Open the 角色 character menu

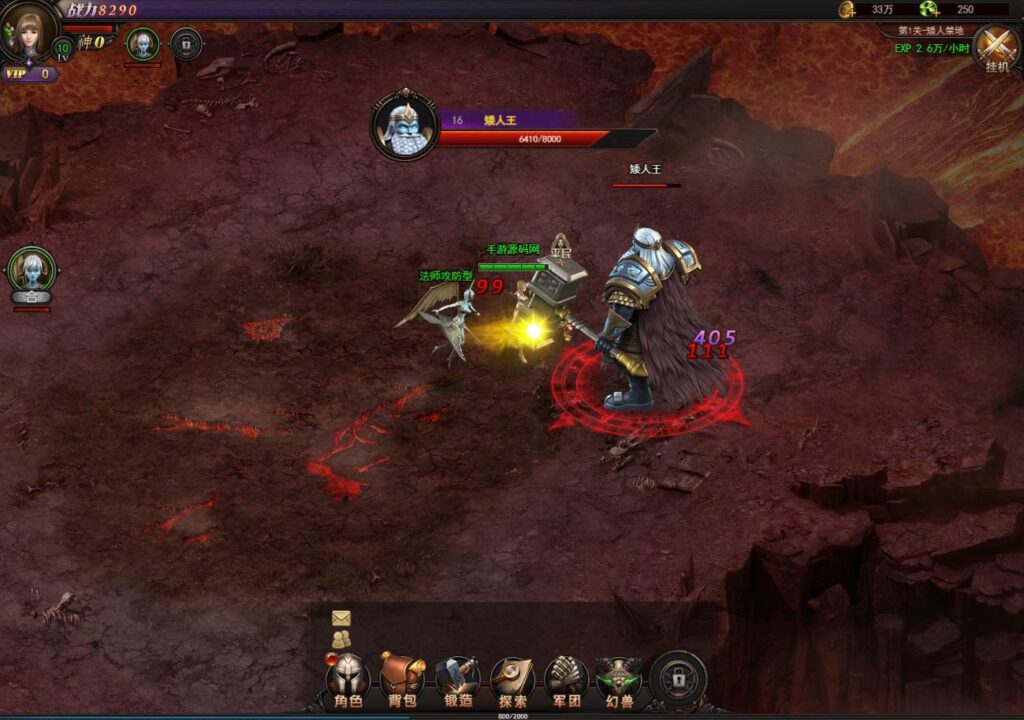point(348,679)
